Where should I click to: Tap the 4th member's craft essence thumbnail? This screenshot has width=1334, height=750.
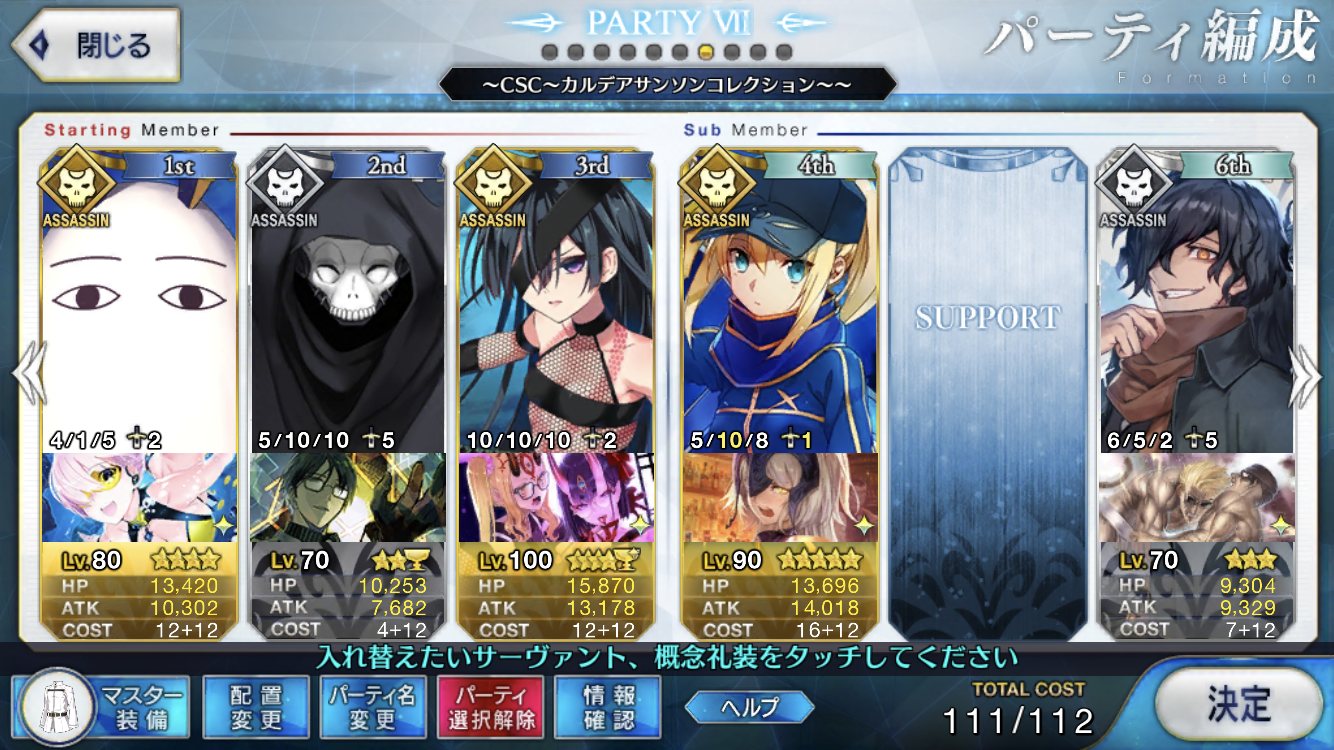779,498
